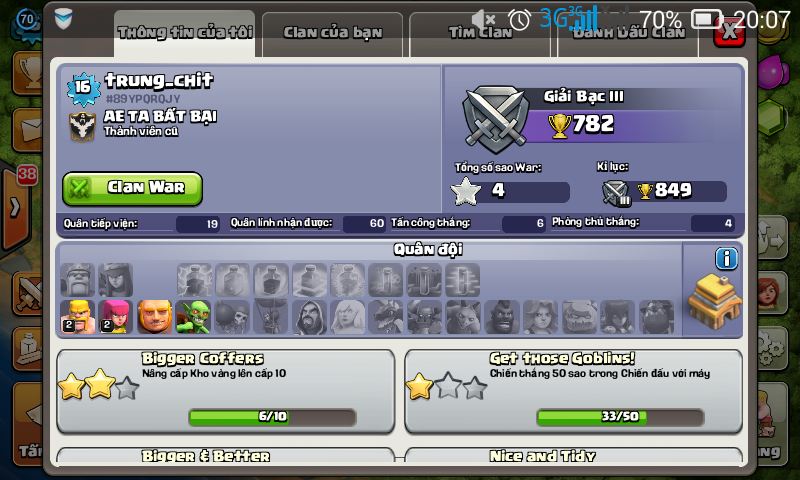
Task: Choose the Giant troop icon
Action: (x=154, y=317)
